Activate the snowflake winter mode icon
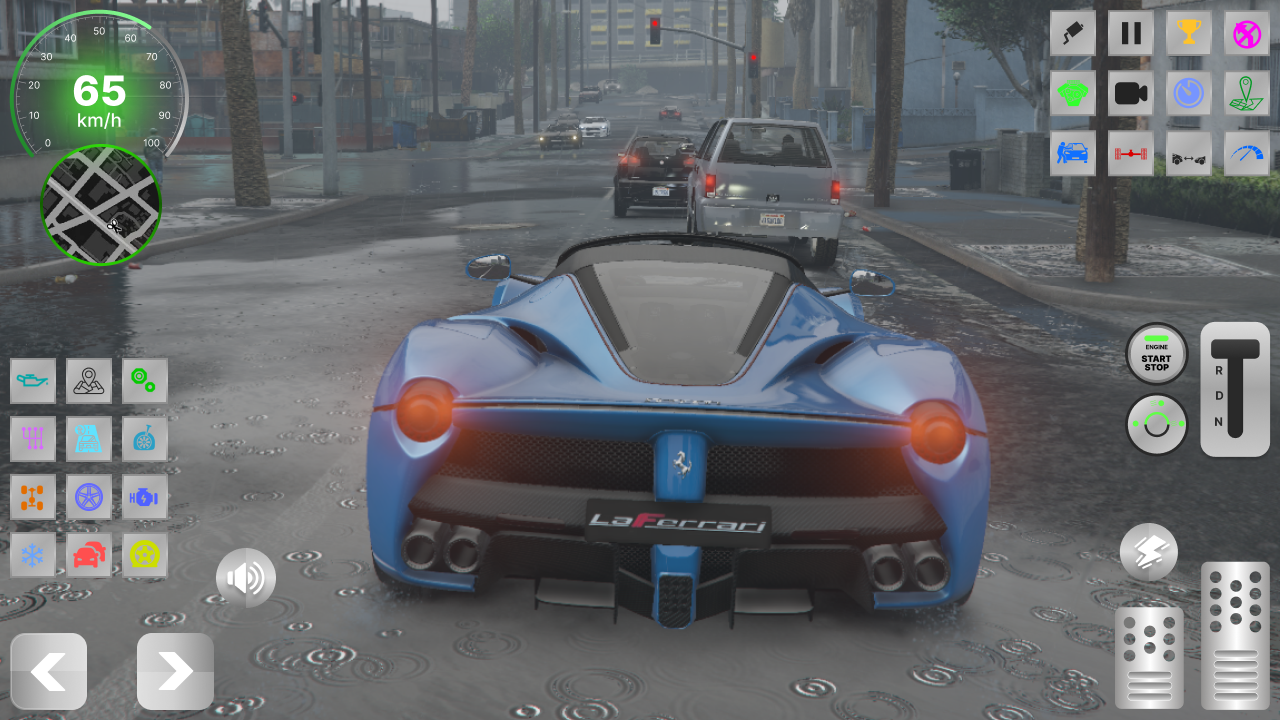Screen dimensions: 1280x720 pos(33,554)
